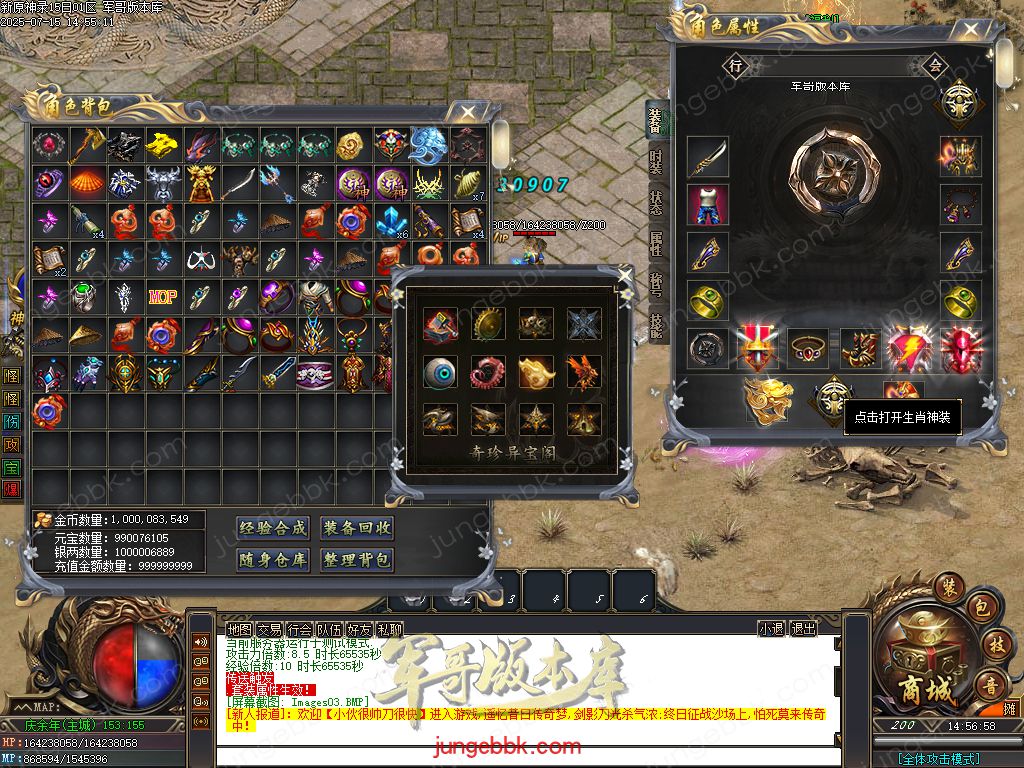Select the equipped sabre weapon slot
The height and width of the screenshot is (768, 1024).
click(707, 157)
